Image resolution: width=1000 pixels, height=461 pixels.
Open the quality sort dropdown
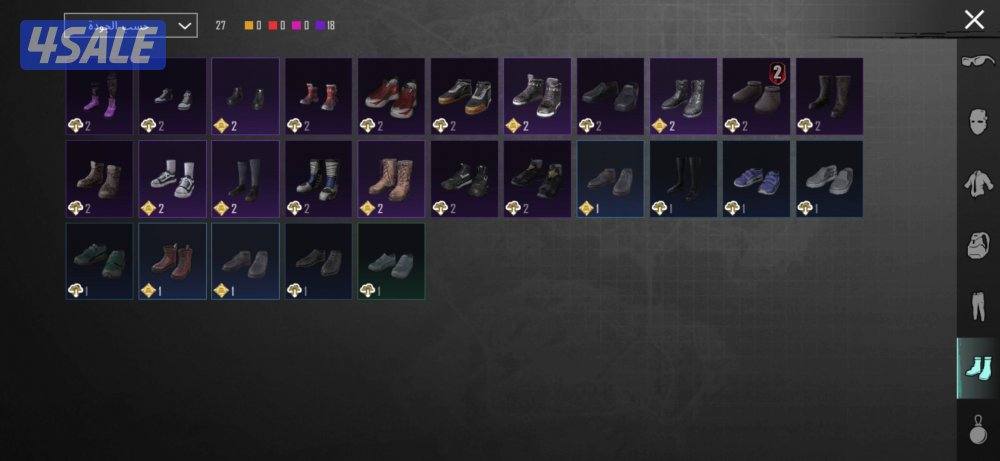coord(130,25)
